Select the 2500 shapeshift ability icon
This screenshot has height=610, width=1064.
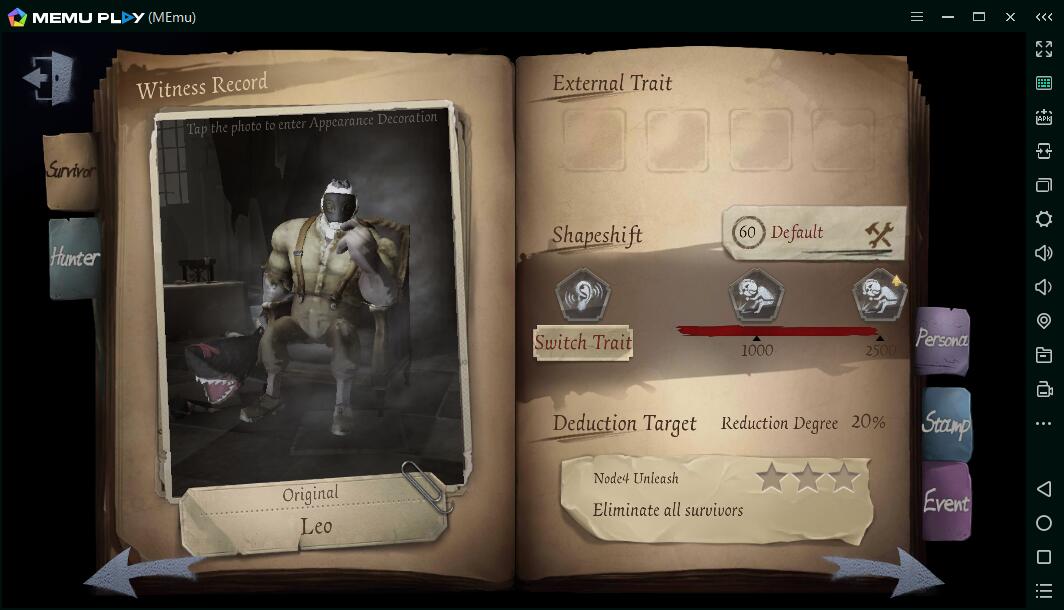tap(879, 296)
